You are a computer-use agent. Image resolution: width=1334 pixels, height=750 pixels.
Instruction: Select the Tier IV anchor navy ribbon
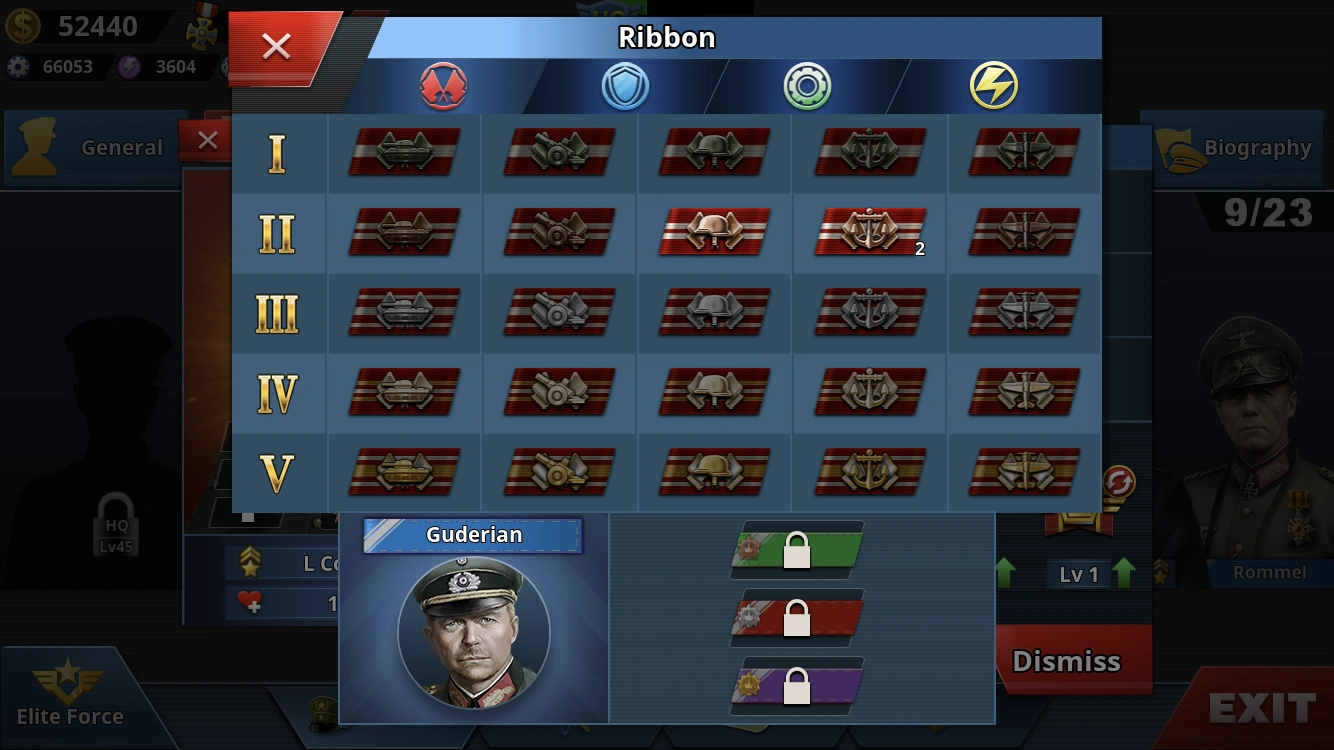coord(869,393)
